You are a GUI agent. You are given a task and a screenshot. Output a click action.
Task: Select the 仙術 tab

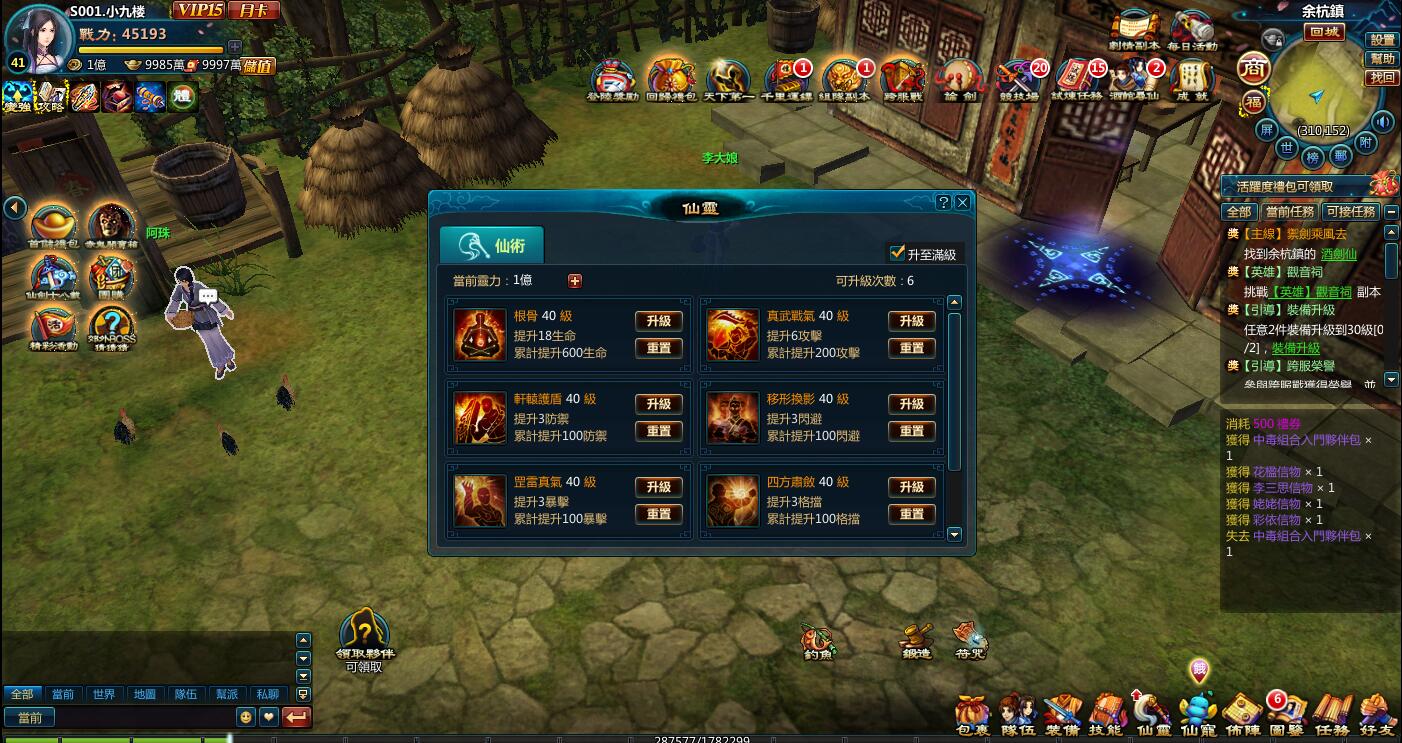(492, 245)
